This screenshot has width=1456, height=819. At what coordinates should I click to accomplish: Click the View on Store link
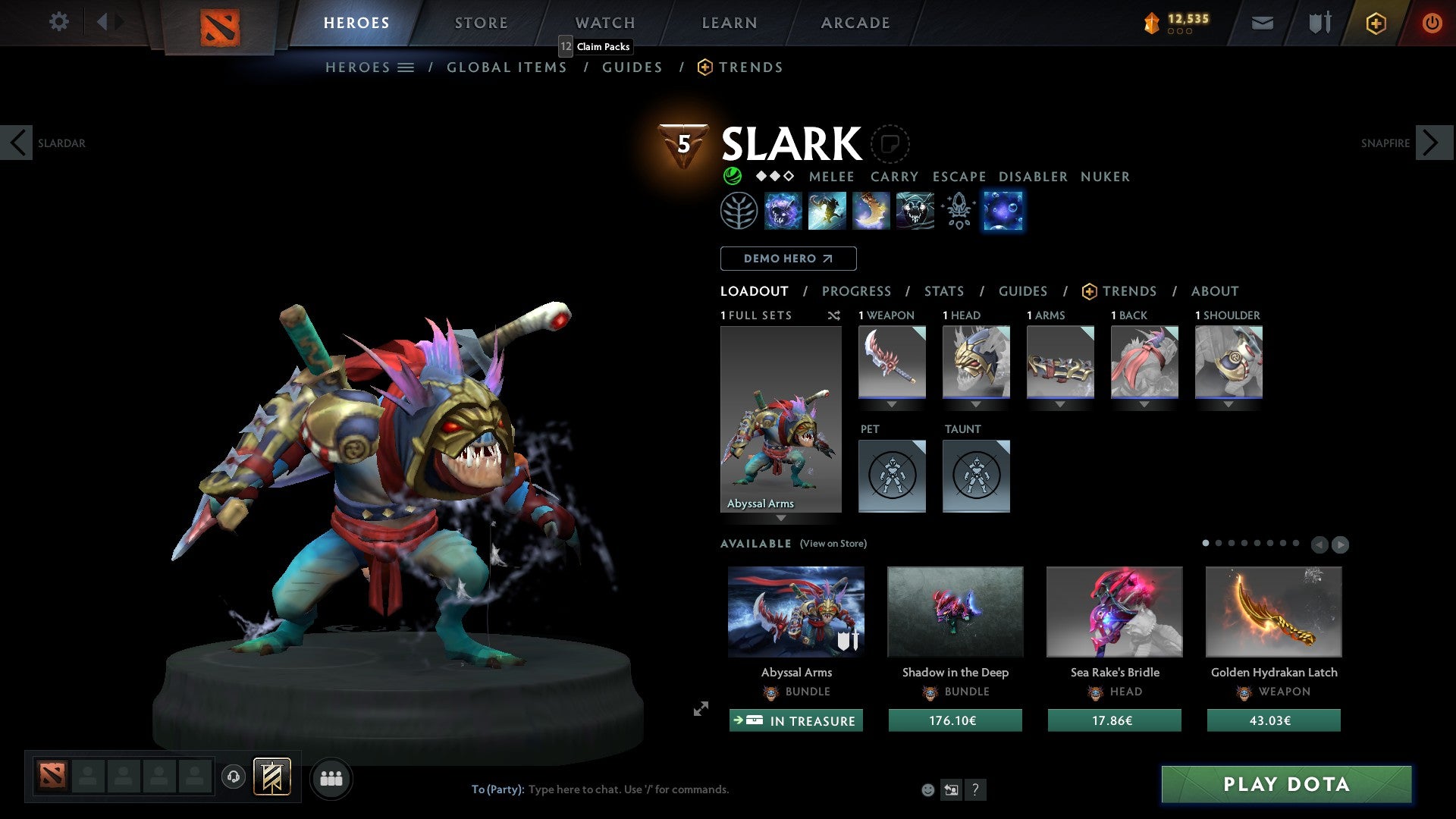[834, 544]
